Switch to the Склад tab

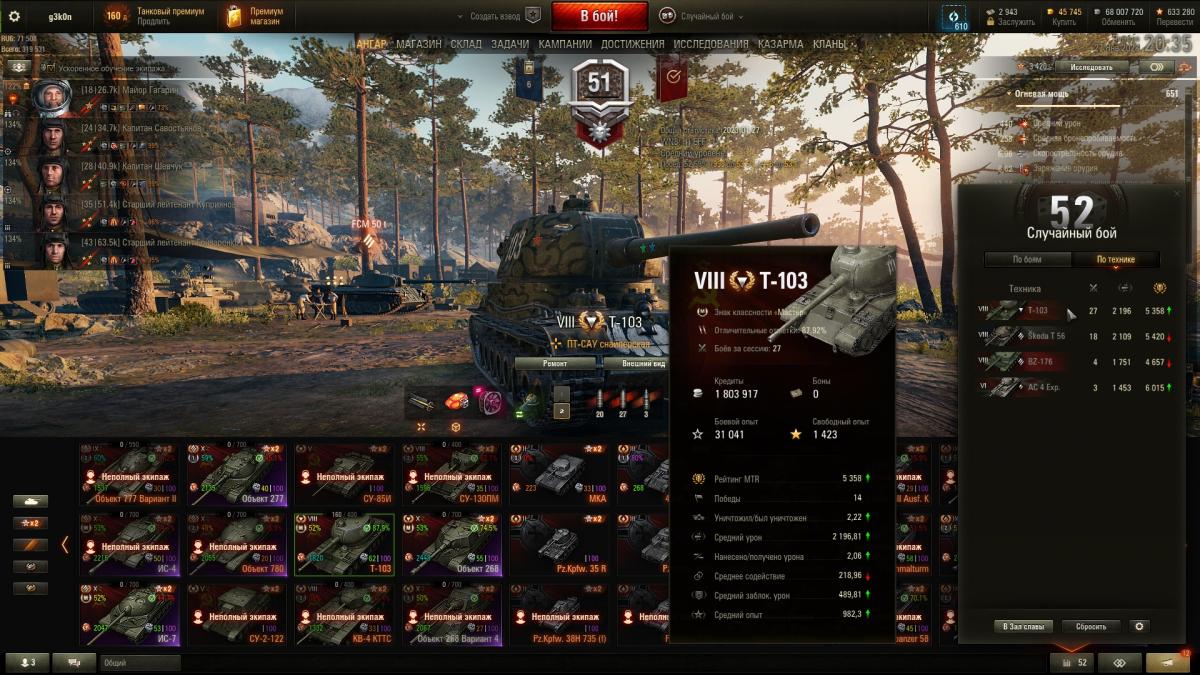(466, 44)
